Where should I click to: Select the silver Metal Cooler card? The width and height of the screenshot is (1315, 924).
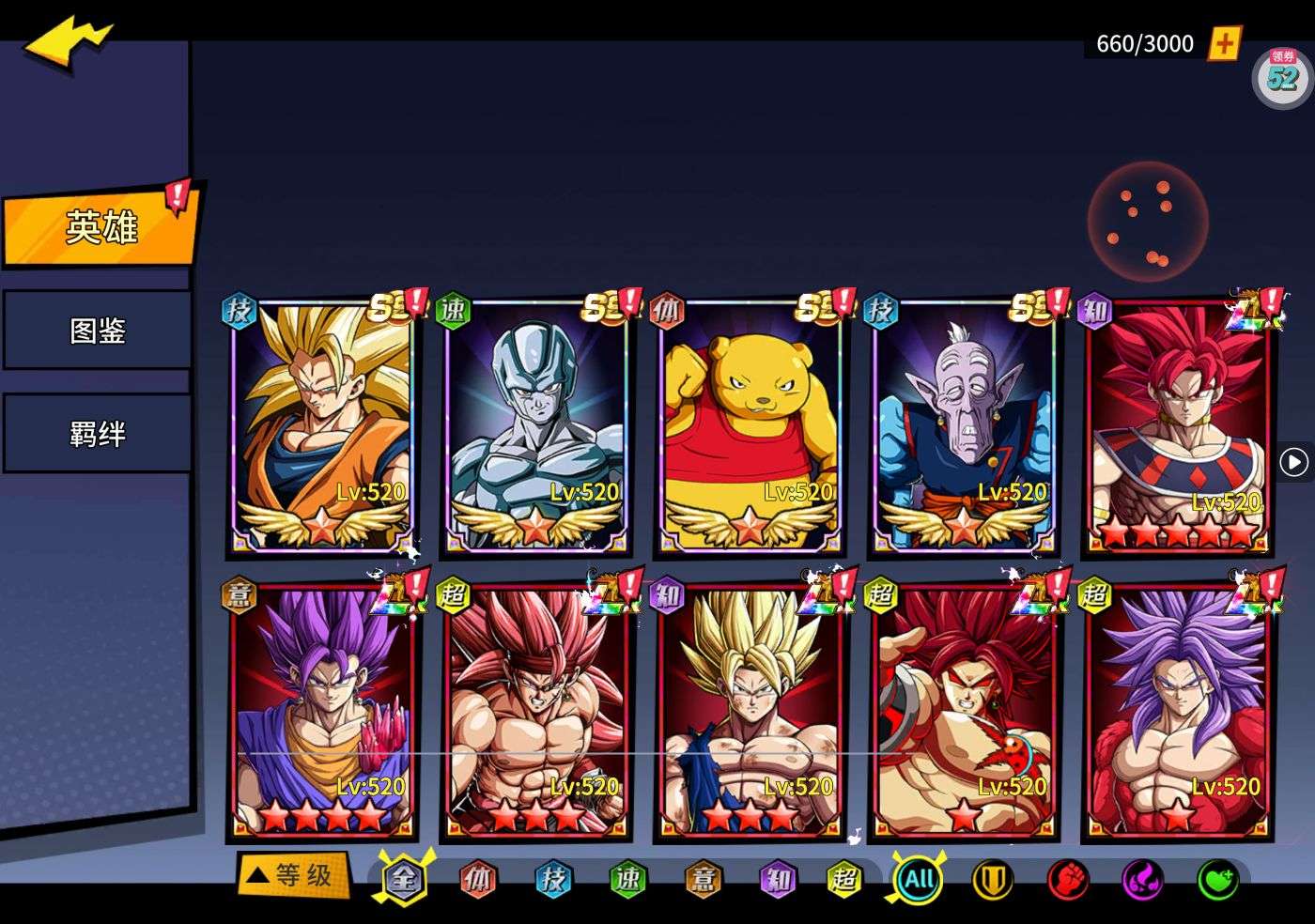(535, 425)
